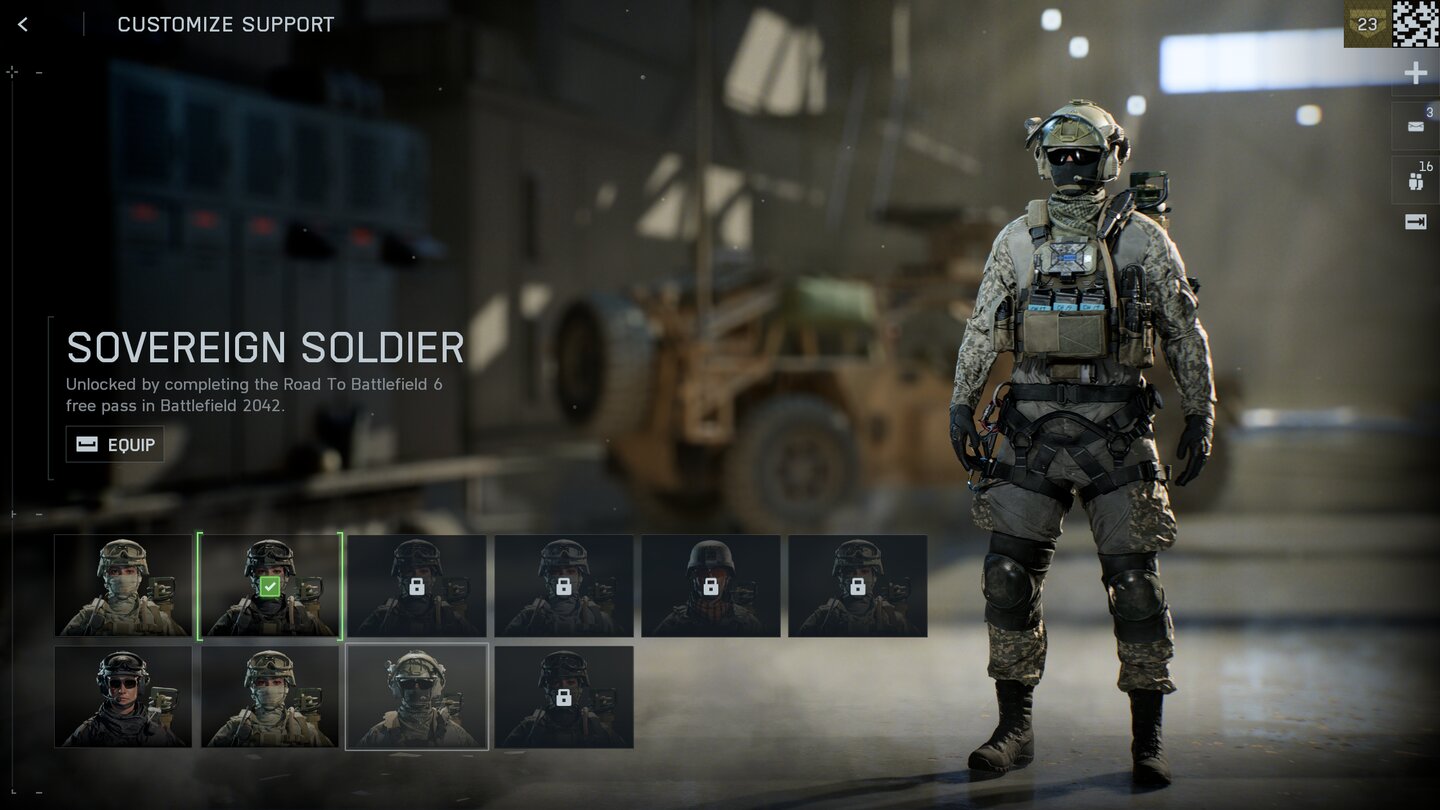Open the squad members icon showing 16
The height and width of the screenshot is (810, 1440).
[1416, 181]
